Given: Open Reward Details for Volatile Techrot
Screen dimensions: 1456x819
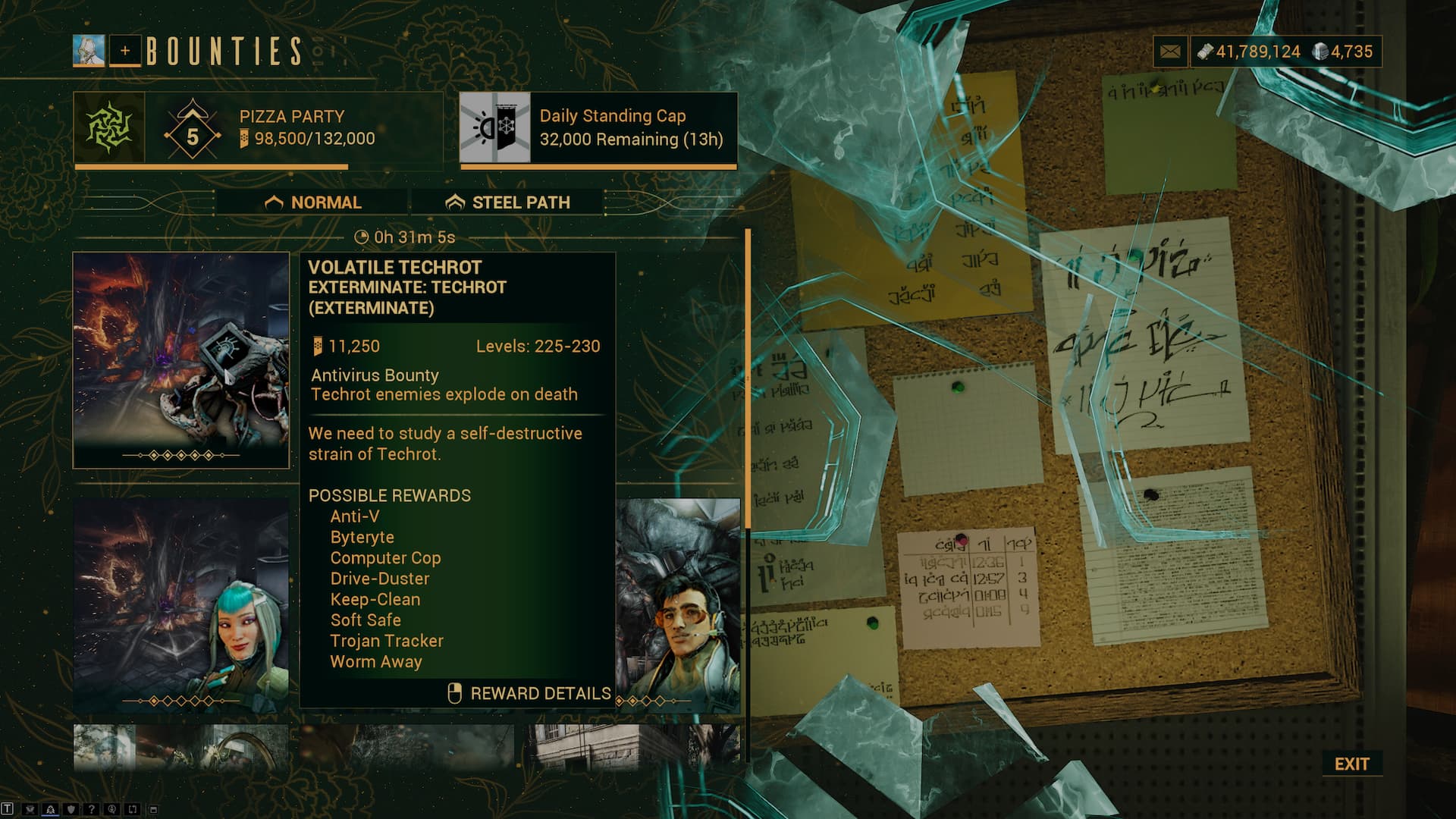Looking at the screenshot, I should tap(529, 693).
